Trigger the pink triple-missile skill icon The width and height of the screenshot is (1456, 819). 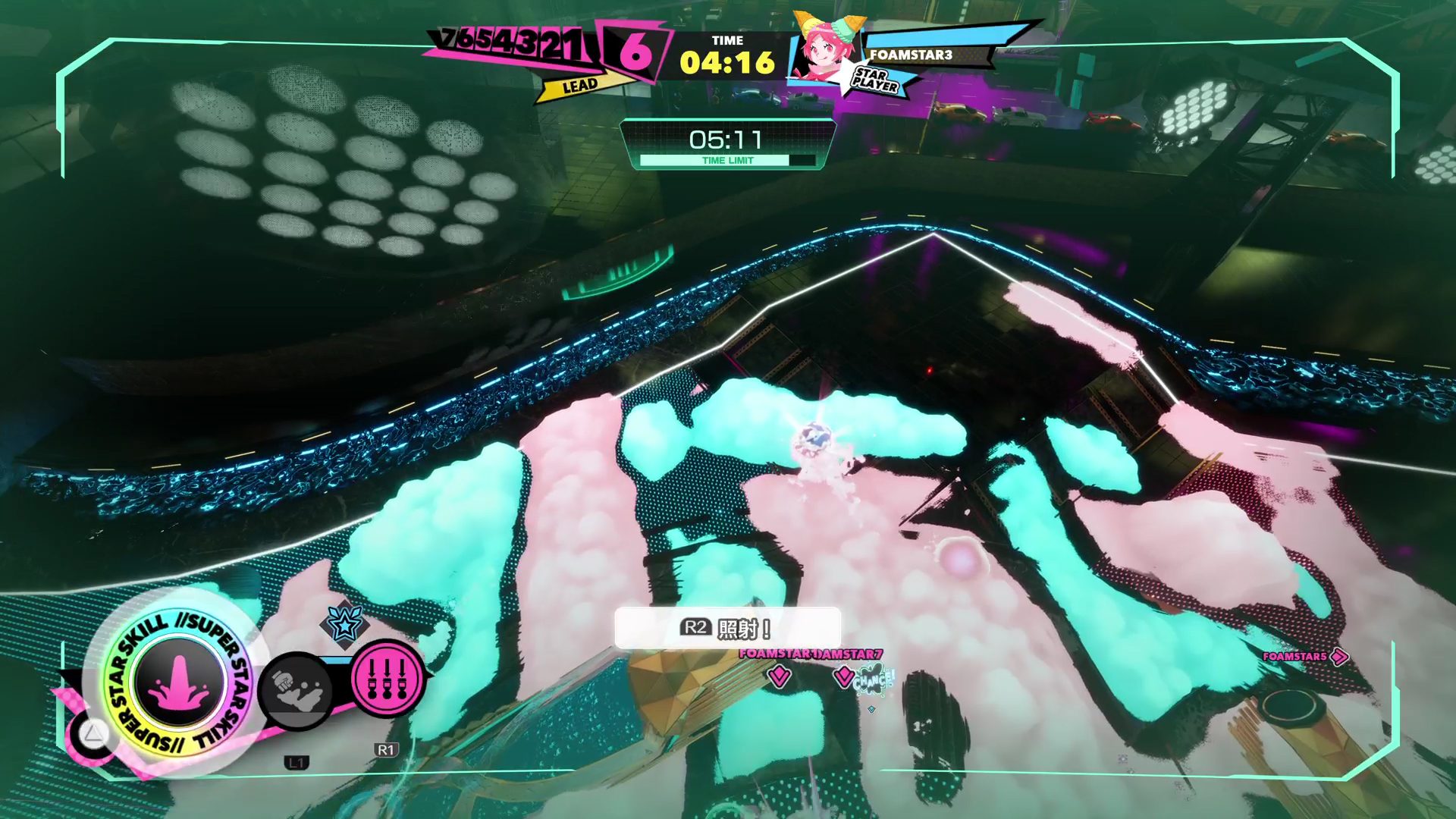(x=387, y=677)
